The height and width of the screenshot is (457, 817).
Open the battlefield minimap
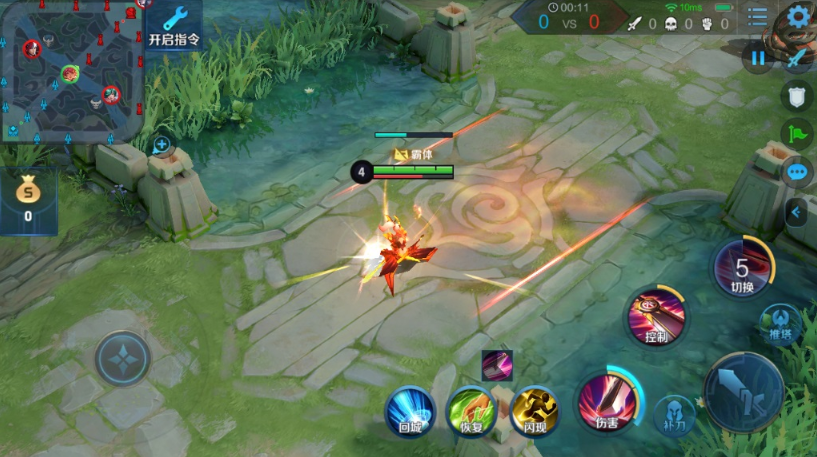[x=70, y=70]
